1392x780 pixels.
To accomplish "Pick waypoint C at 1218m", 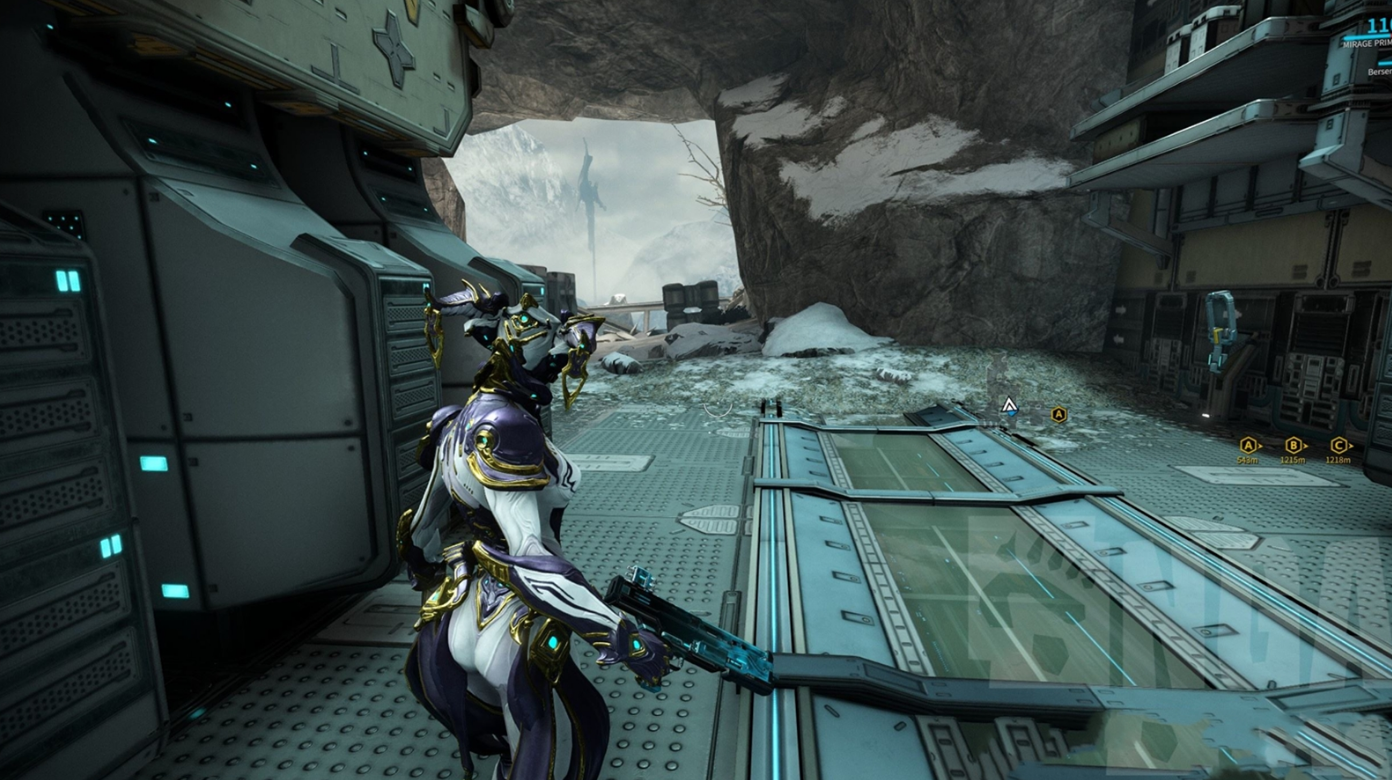I will (1339, 446).
